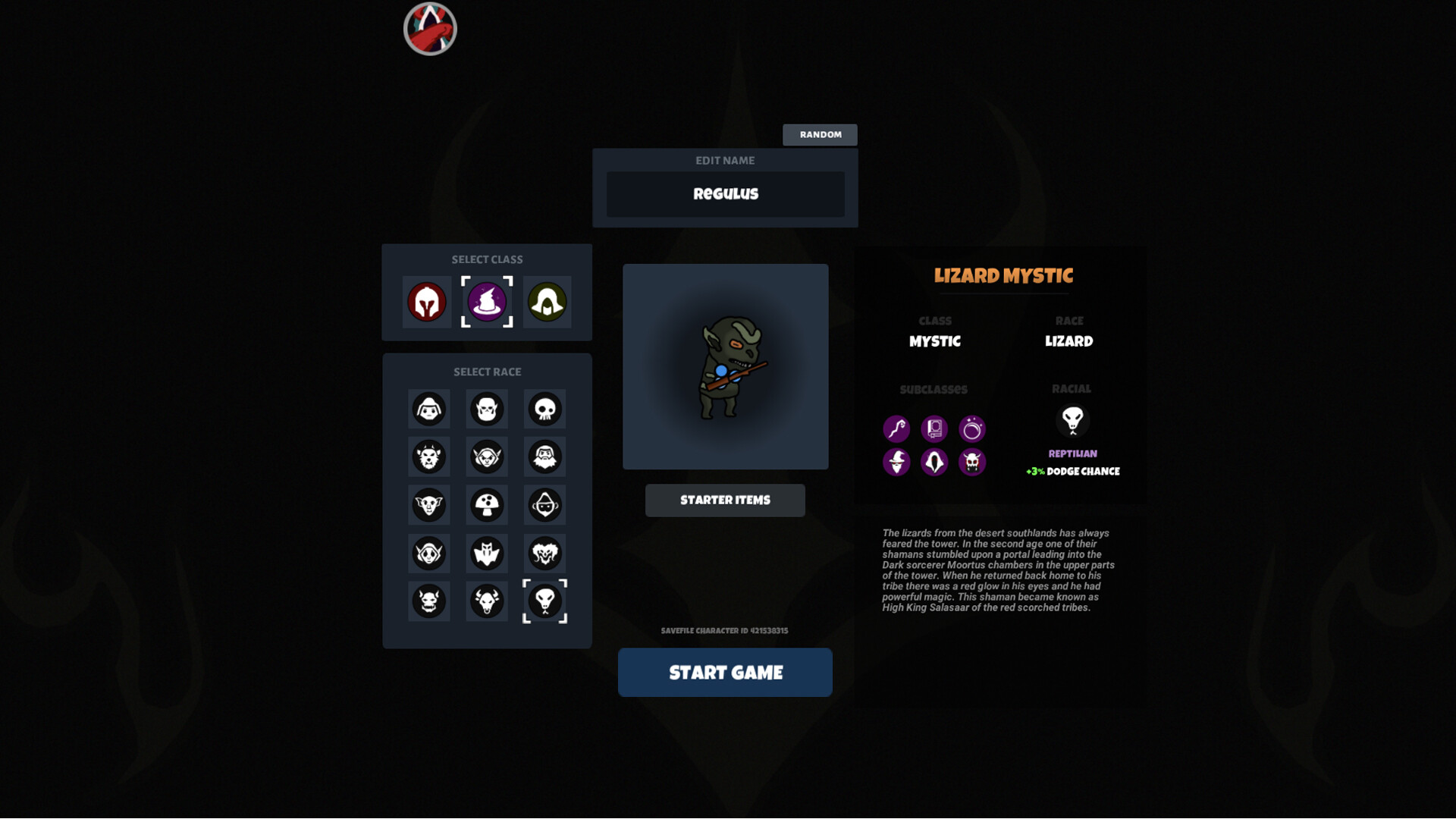Toggle the Werewolf race selection
1456x819 pixels.
click(429, 457)
